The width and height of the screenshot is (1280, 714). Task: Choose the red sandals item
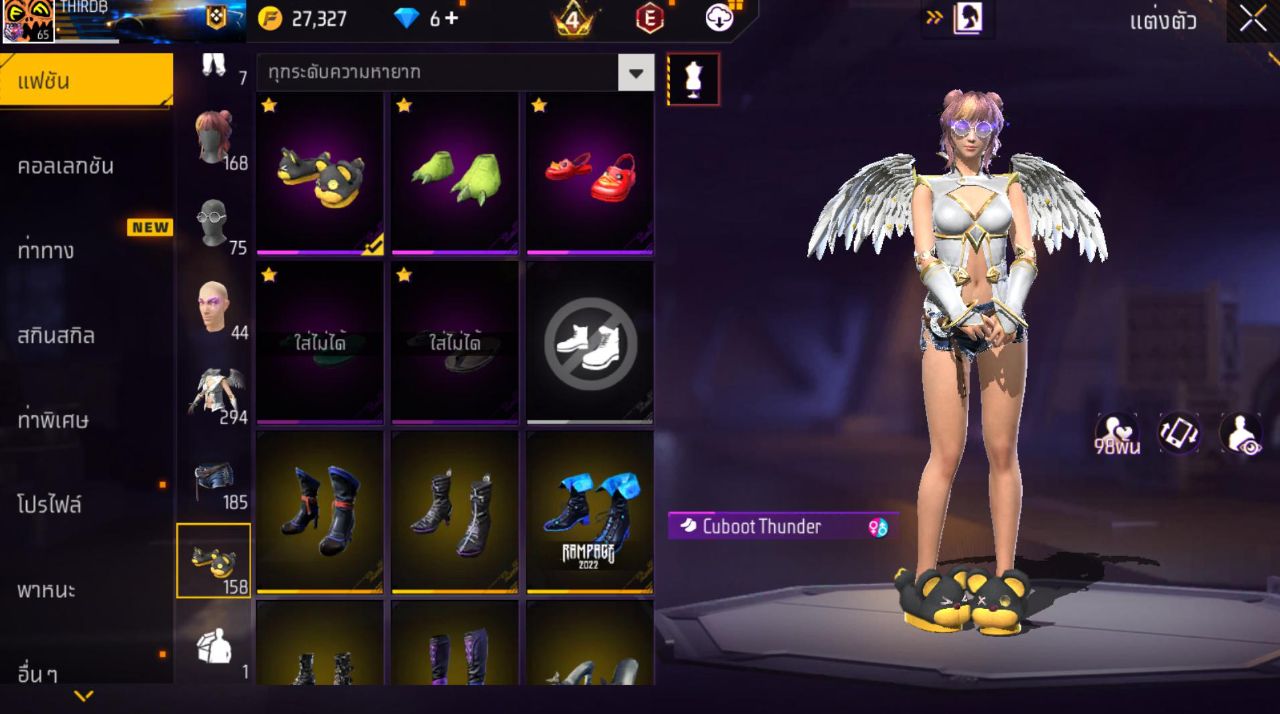[590, 174]
